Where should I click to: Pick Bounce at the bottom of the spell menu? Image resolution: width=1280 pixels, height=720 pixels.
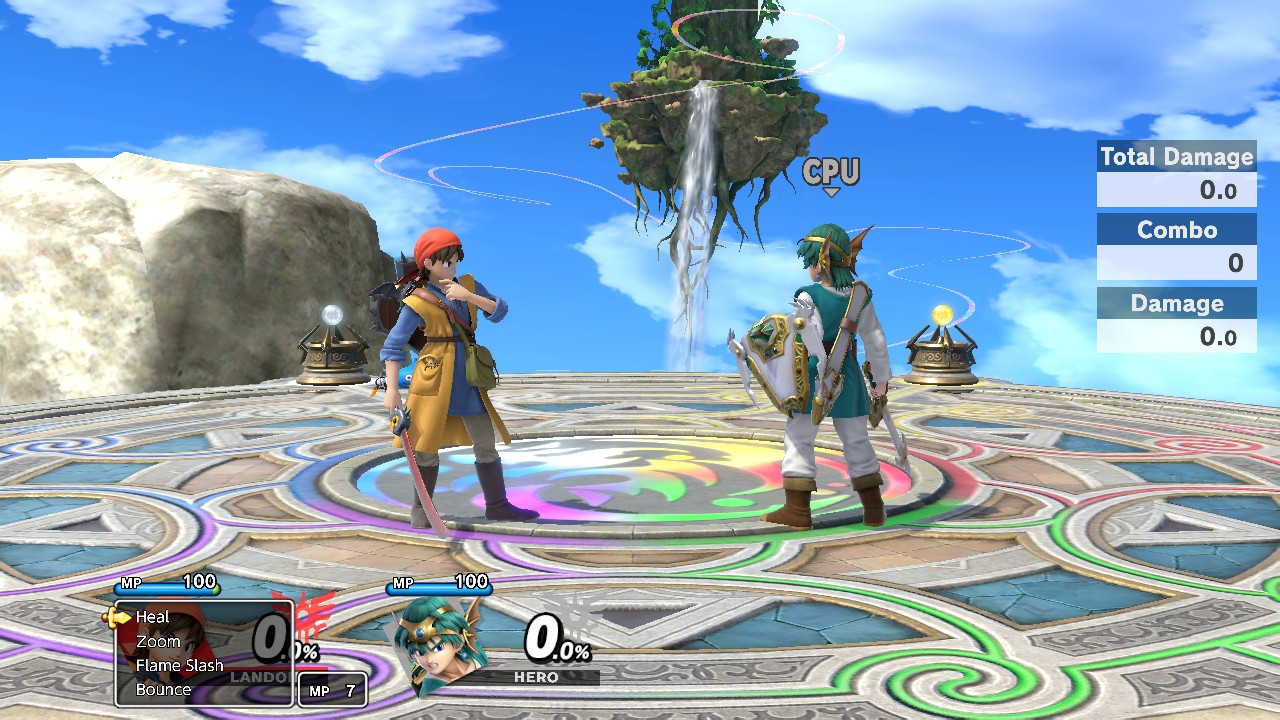pos(163,689)
